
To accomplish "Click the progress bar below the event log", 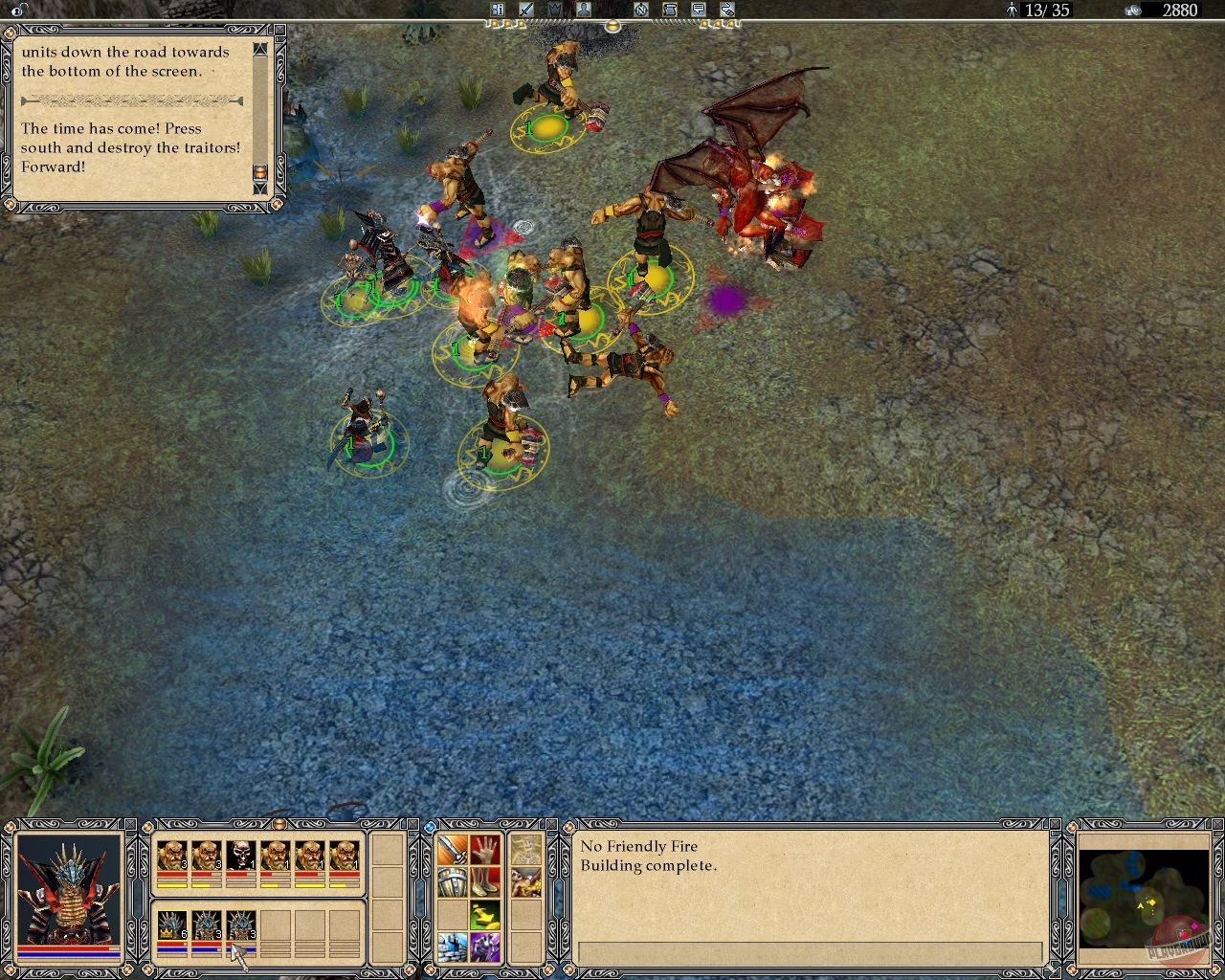I will [812, 952].
